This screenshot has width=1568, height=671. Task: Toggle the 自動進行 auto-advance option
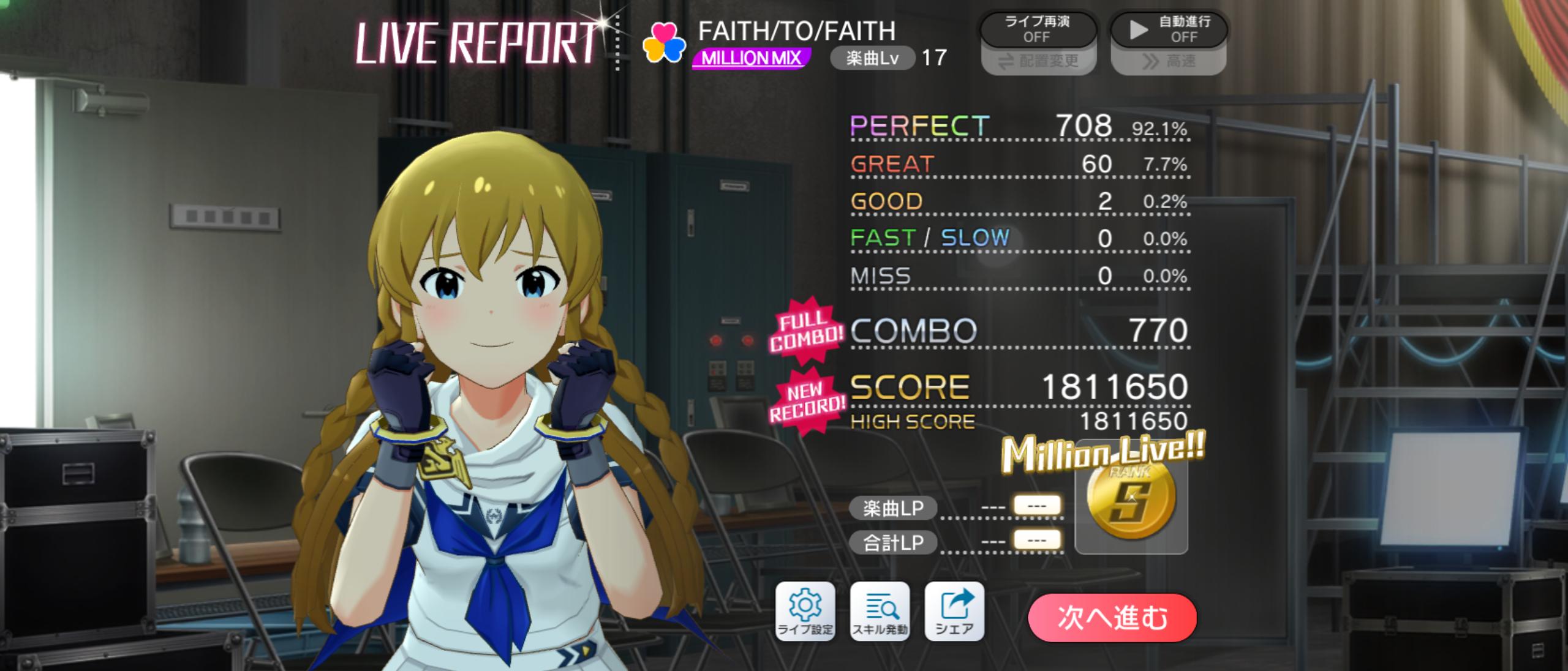(1169, 29)
